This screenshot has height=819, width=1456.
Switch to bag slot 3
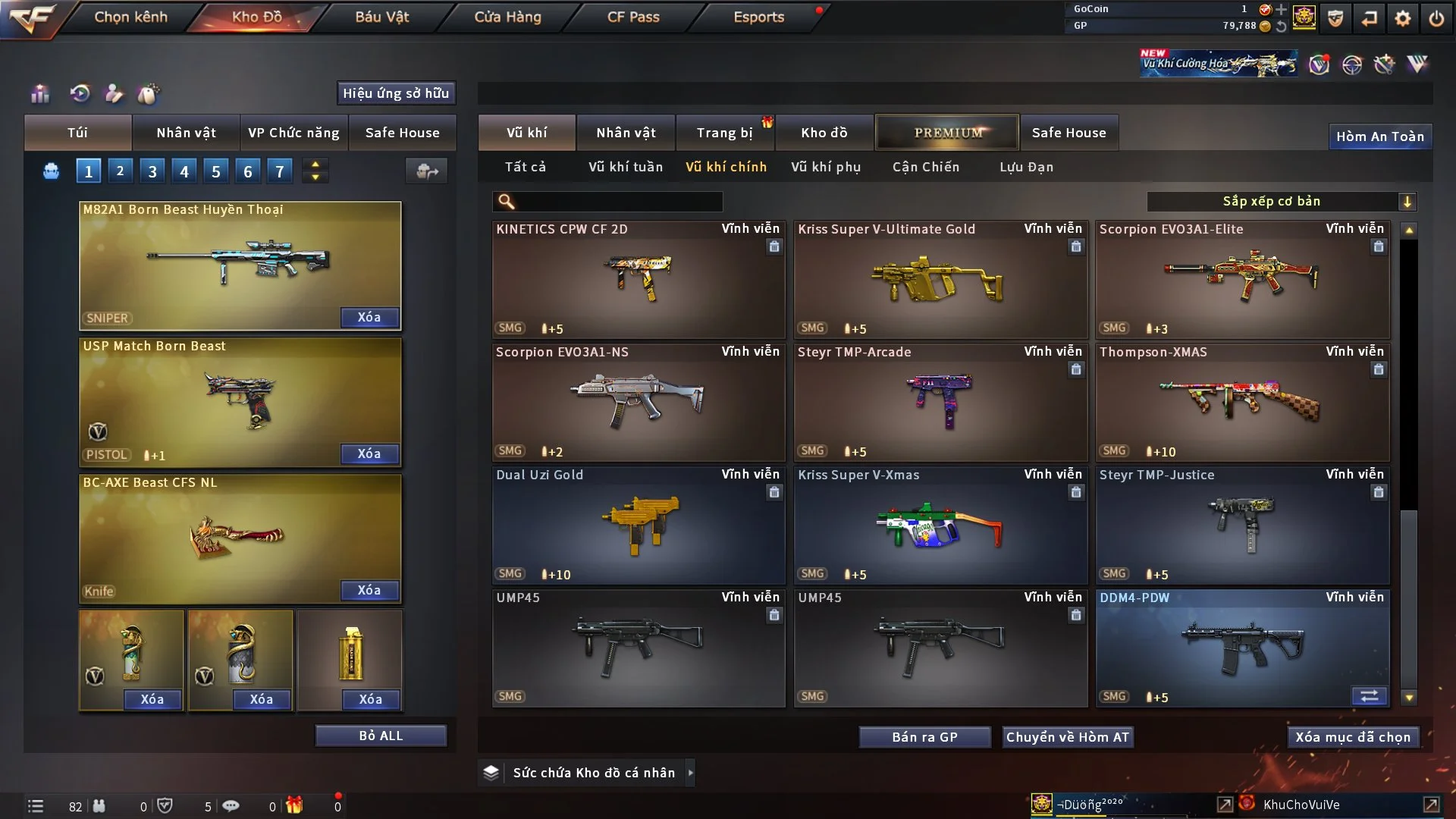point(152,171)
